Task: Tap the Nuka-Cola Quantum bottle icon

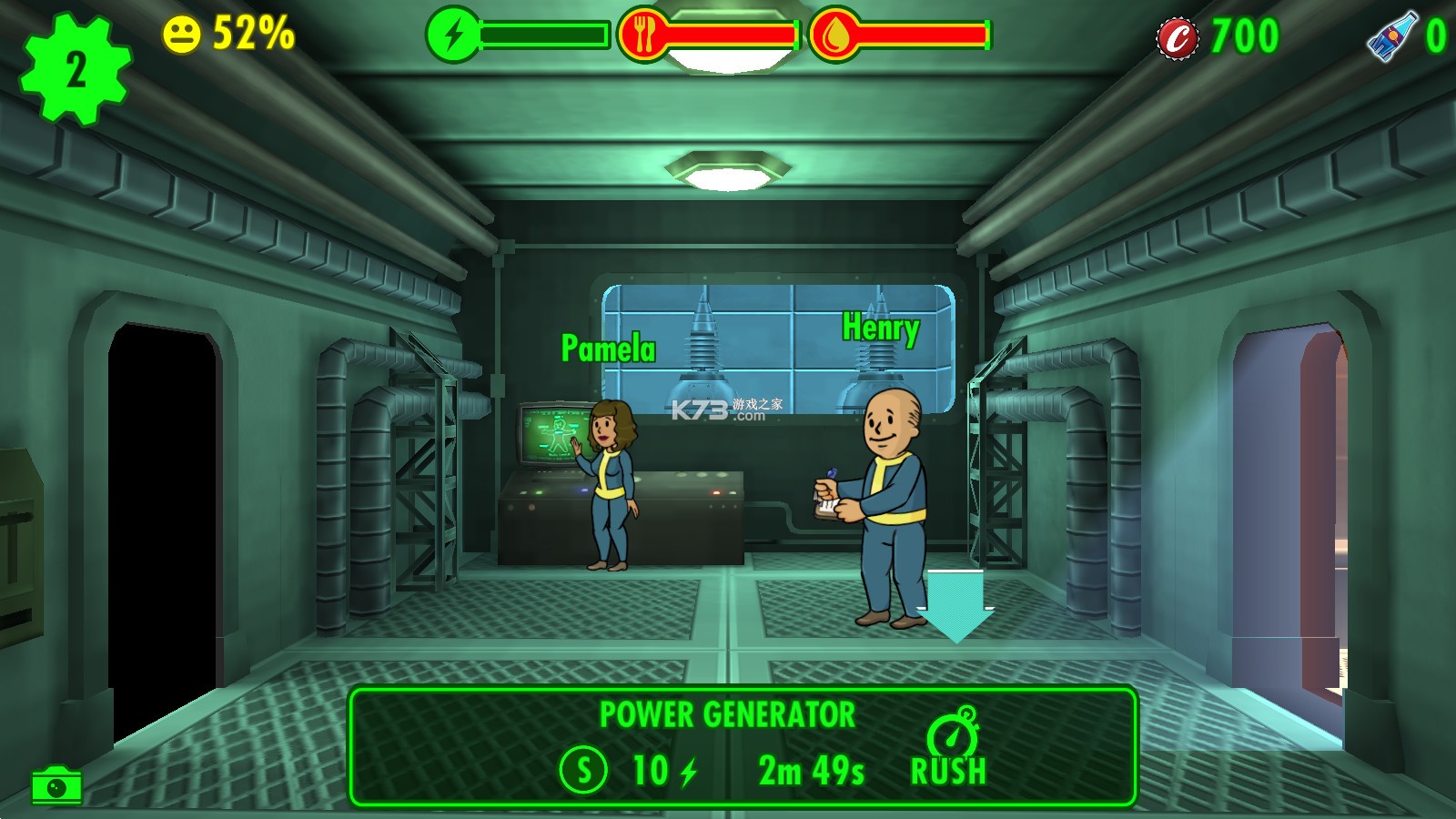Action: [1391, 36]
